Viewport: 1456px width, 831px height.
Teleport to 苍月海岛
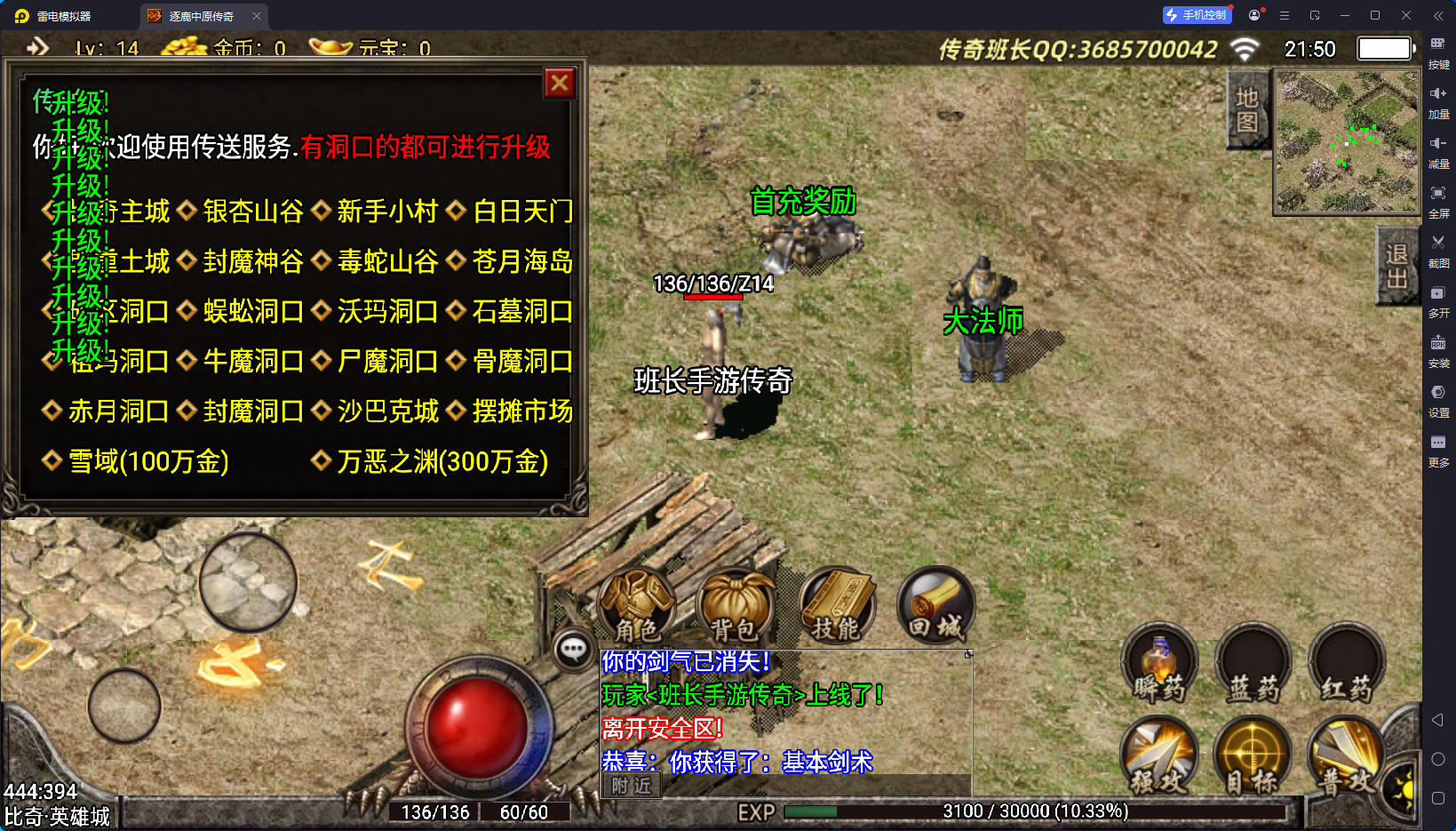(x=522, y=261)
